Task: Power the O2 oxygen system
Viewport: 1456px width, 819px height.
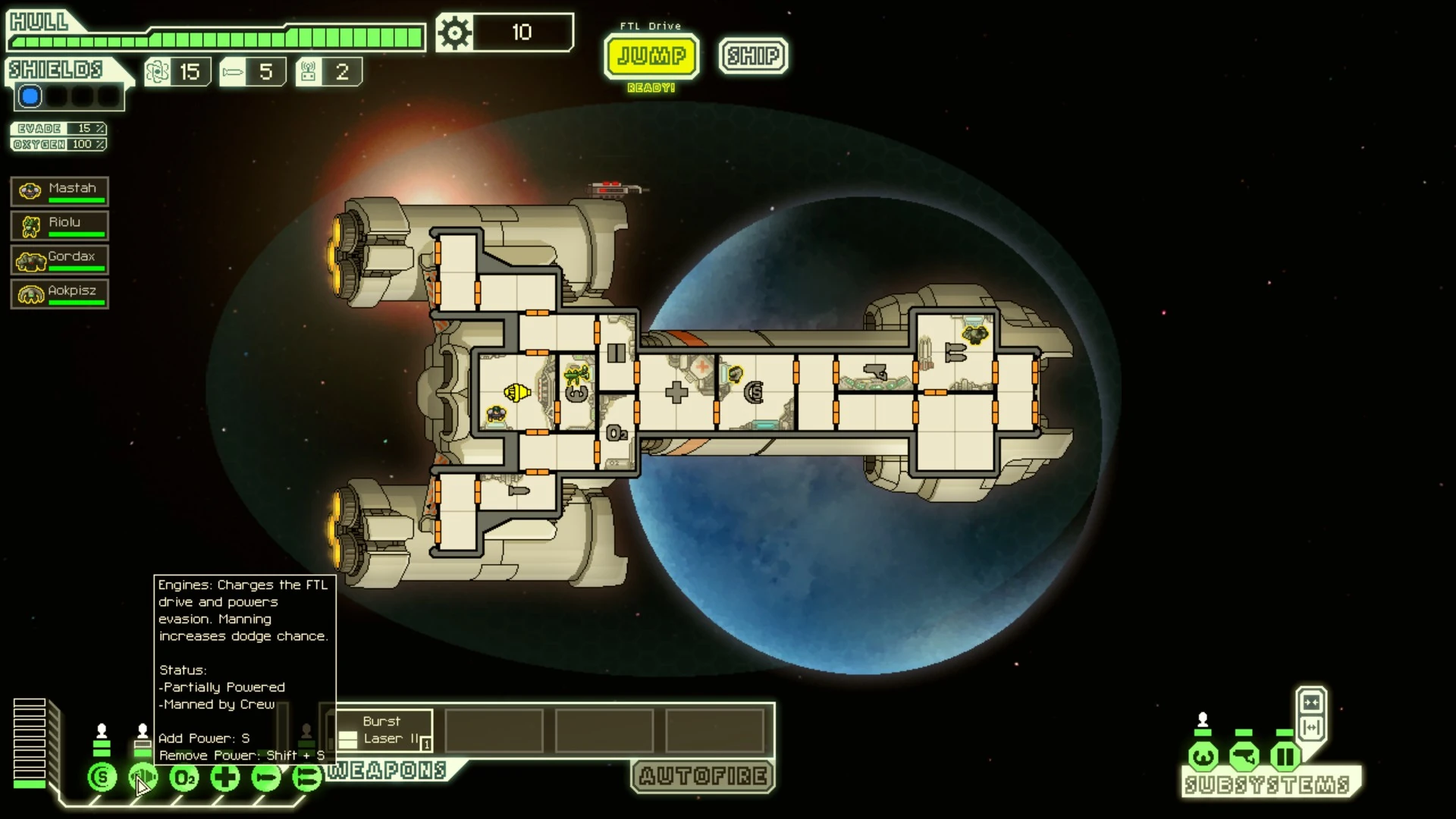Action: click(x=184, y=777)
